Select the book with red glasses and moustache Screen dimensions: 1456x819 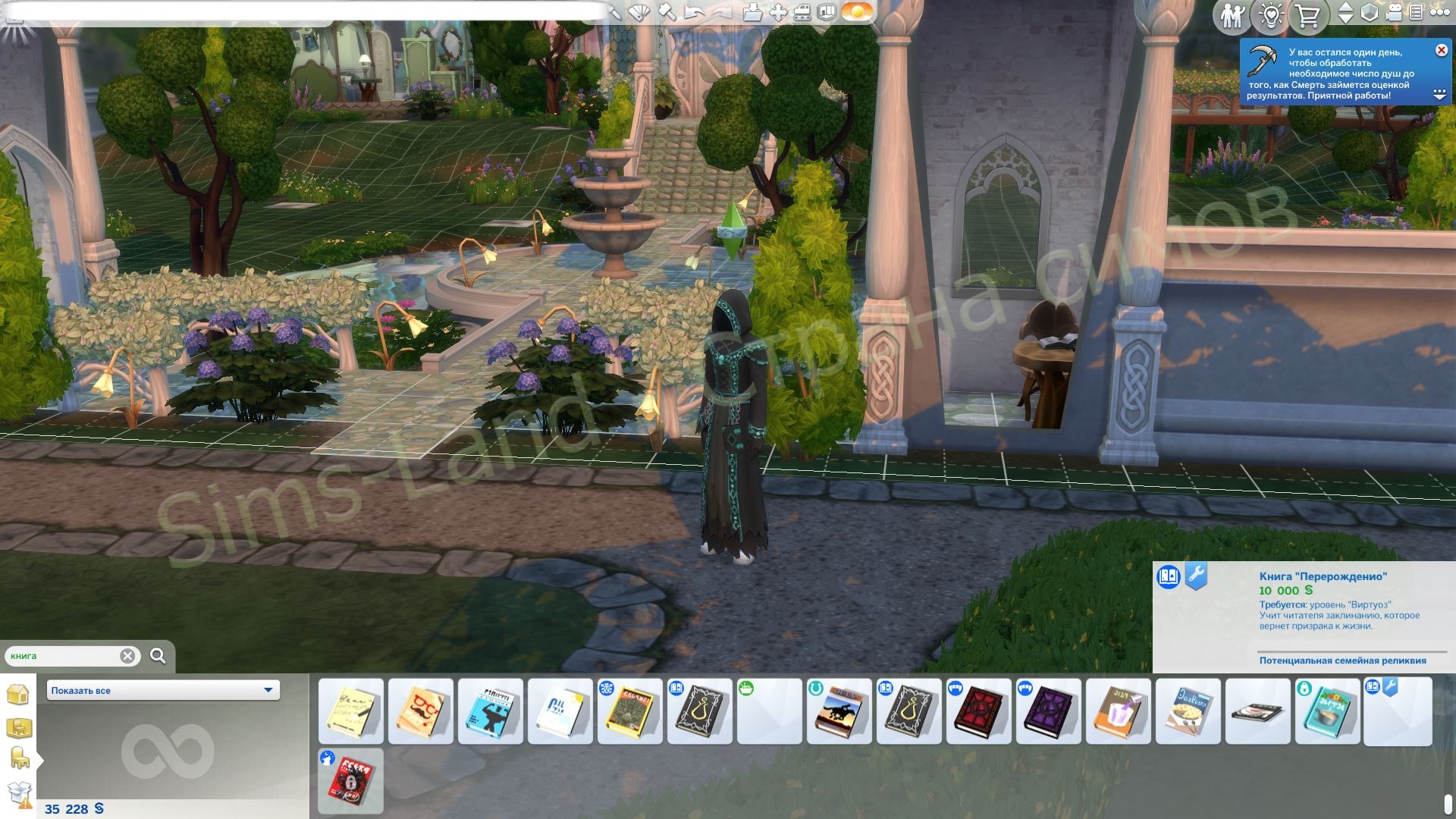(421, 711)
